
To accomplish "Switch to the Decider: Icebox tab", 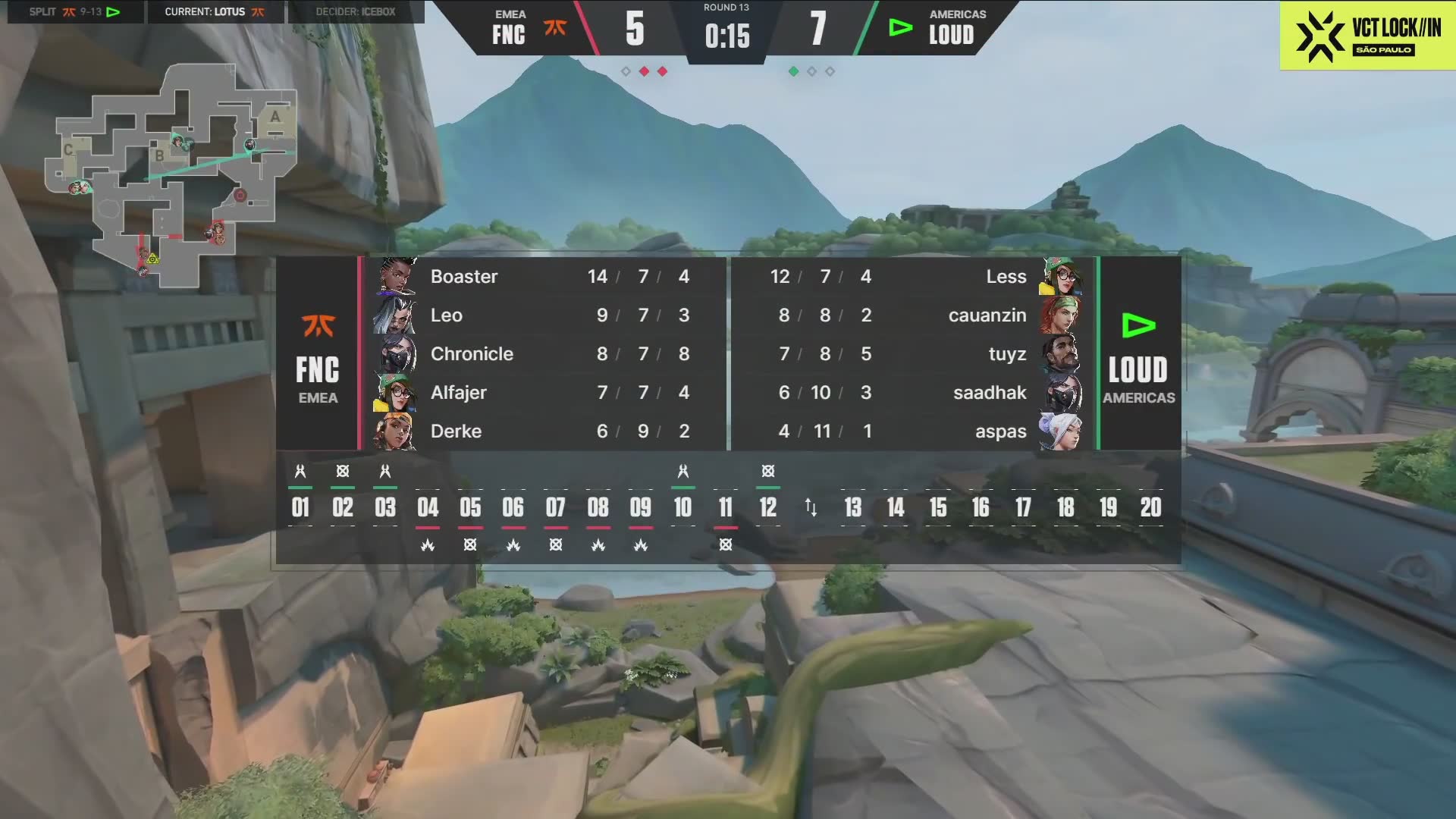I will pyautogui.click(x=355, y=12).
